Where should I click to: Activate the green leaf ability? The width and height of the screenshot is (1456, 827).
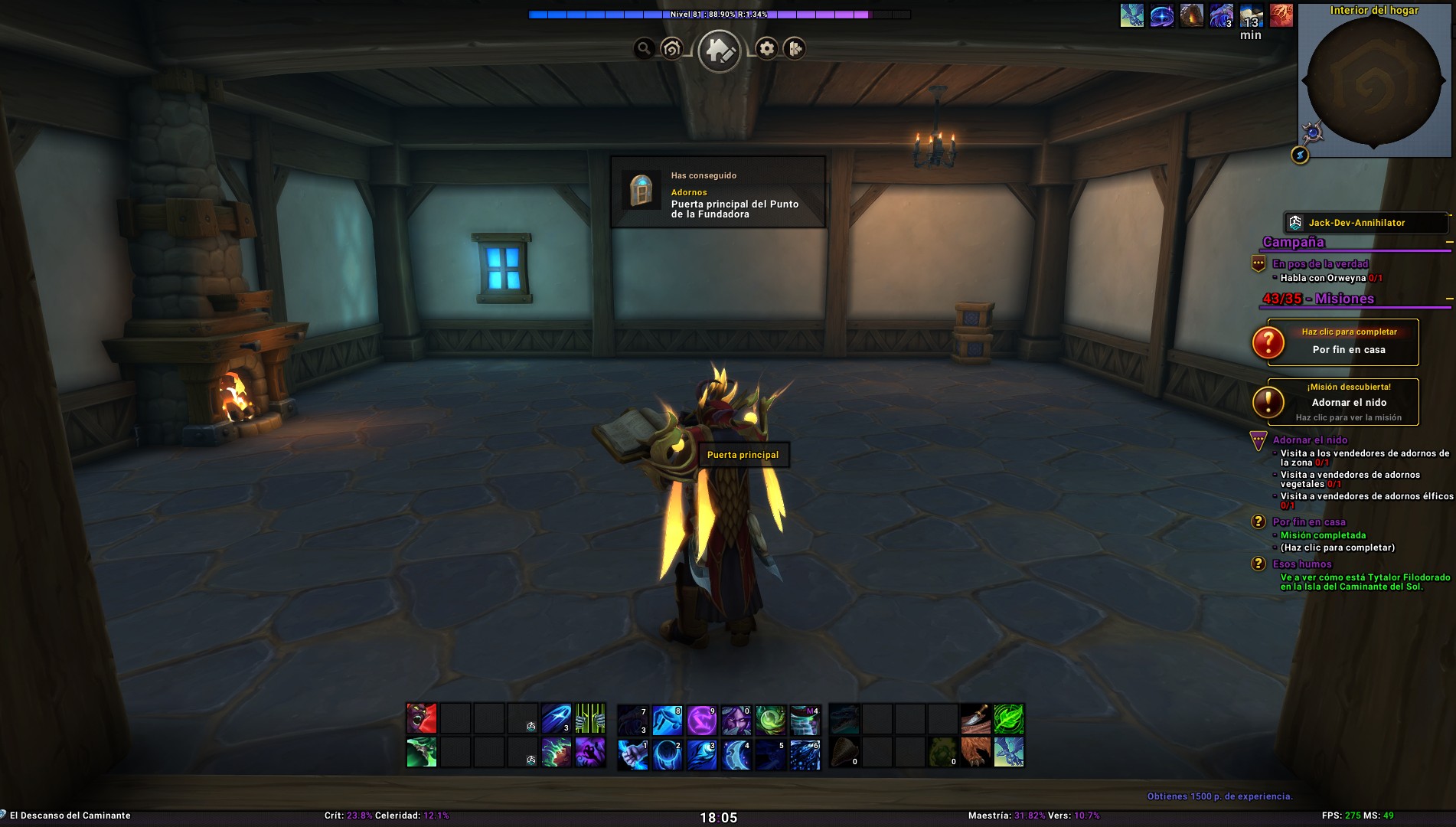(1009, 719)
